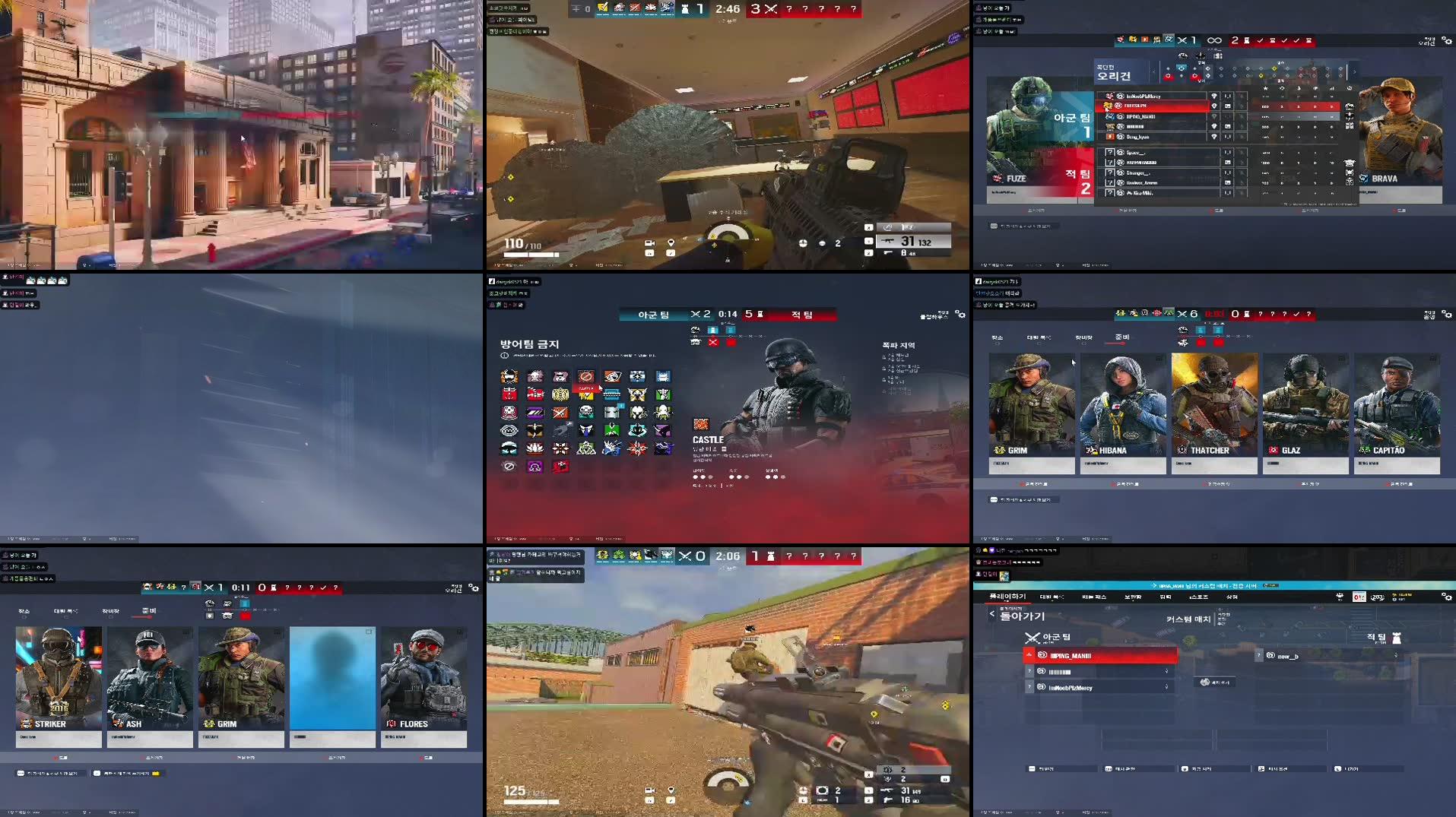Click Castle's speed rating dots
This screenshot has height=817, width=1456.
(738, 477)
